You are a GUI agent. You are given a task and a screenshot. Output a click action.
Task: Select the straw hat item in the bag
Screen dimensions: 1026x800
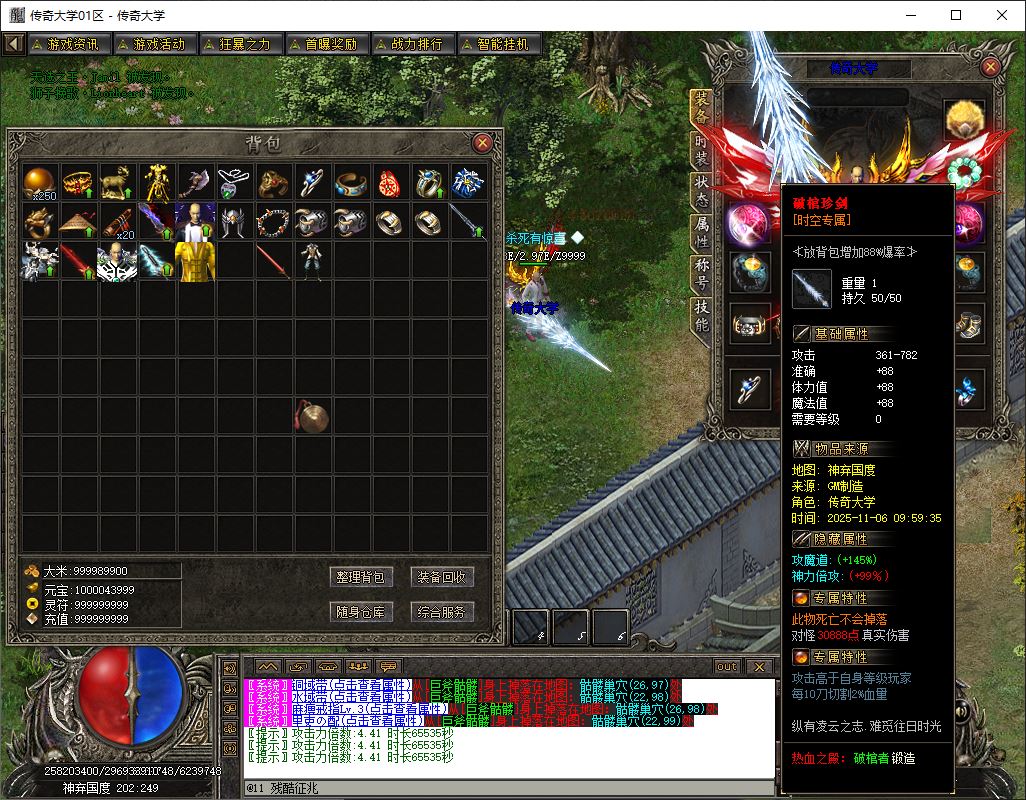79,221
